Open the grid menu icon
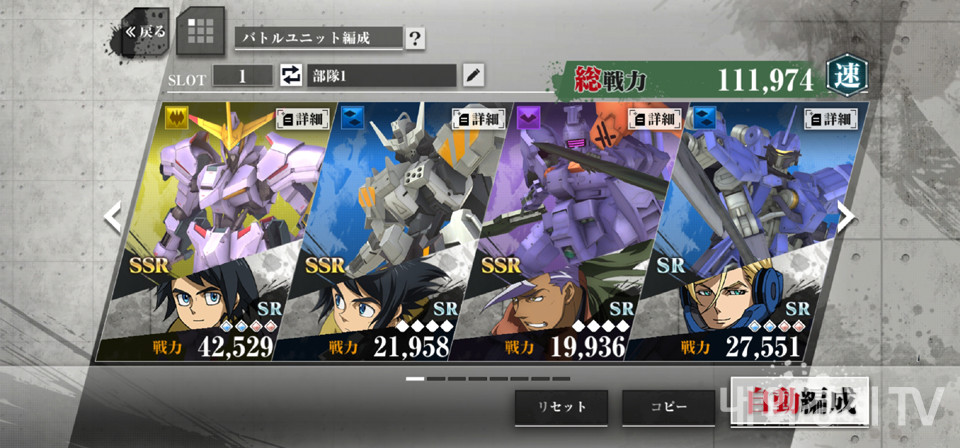The image size is (960, 448). (200, 34)
